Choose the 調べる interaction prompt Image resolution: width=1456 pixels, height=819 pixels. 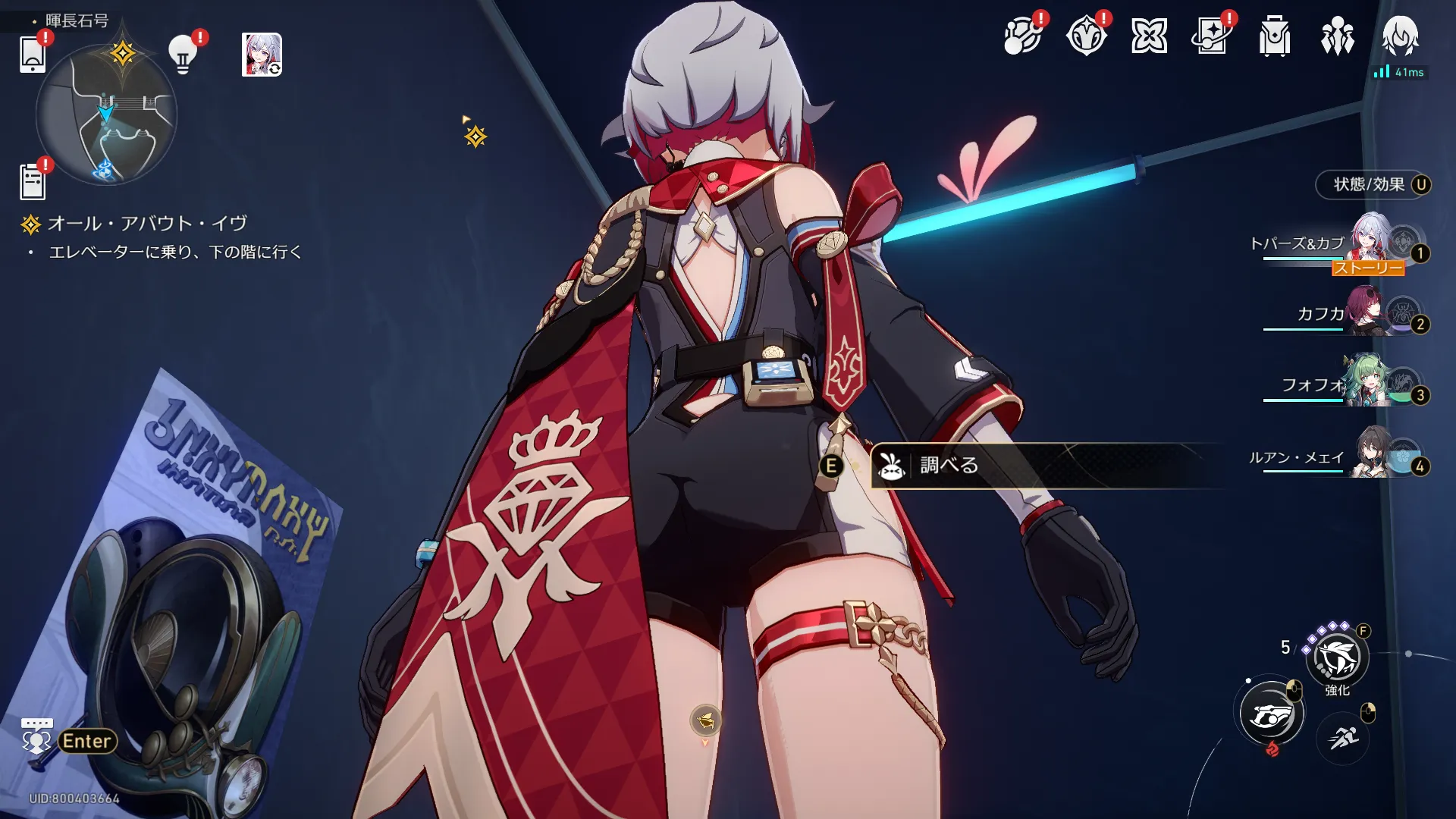pyautogui.click(x=948, y=465)
